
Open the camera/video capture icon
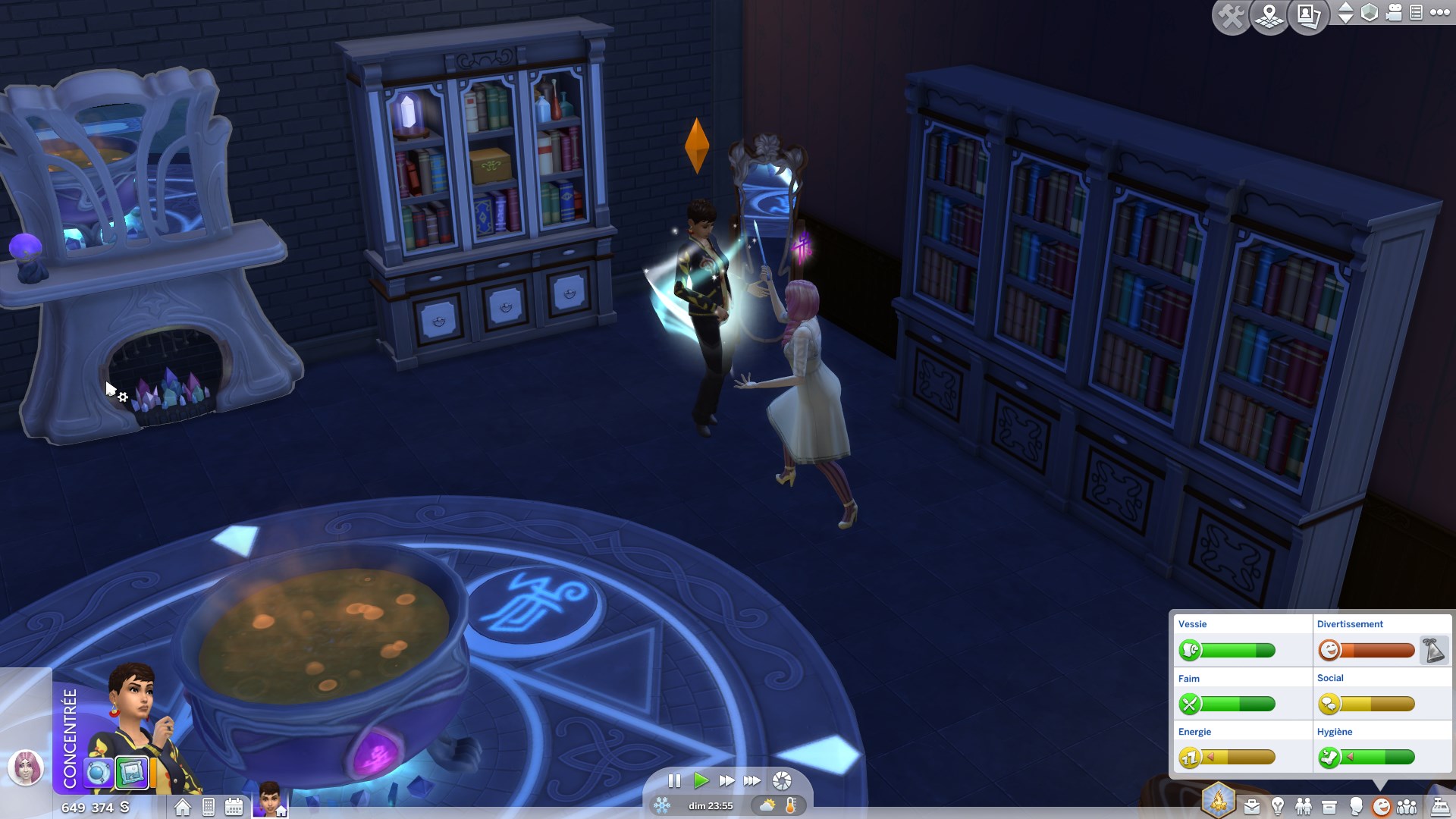tap(1393, 13)
